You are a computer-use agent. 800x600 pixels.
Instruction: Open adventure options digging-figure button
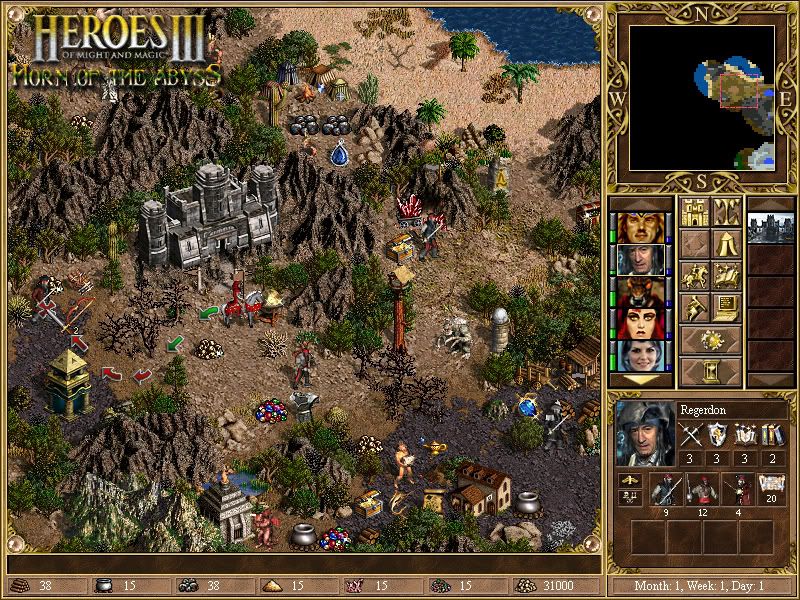pos(694,307)
